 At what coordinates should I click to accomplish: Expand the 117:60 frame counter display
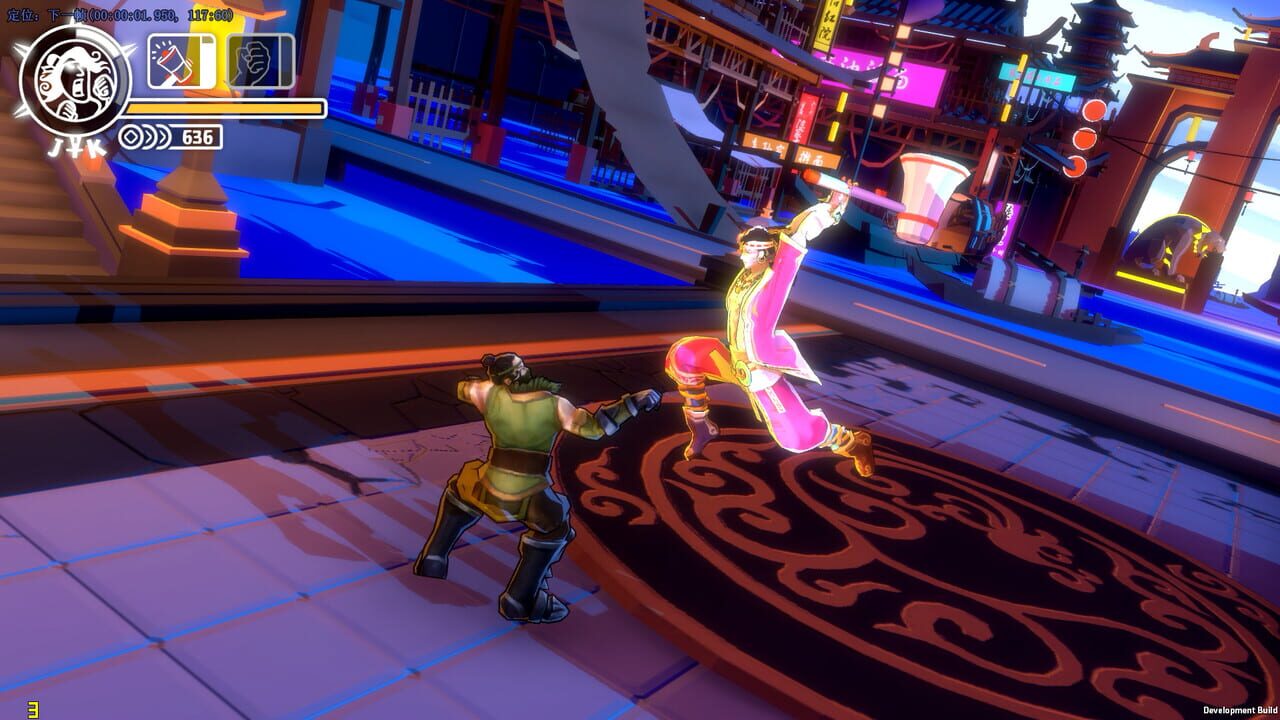(208, 14)
